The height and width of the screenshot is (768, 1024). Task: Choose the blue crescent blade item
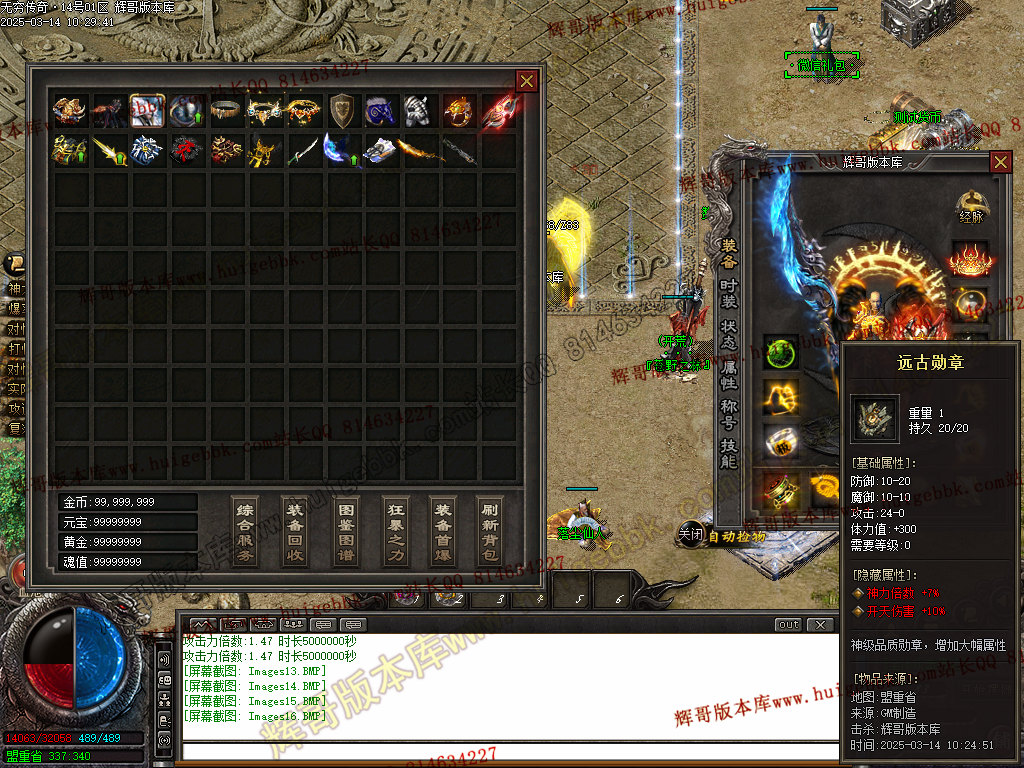(340, 150)
